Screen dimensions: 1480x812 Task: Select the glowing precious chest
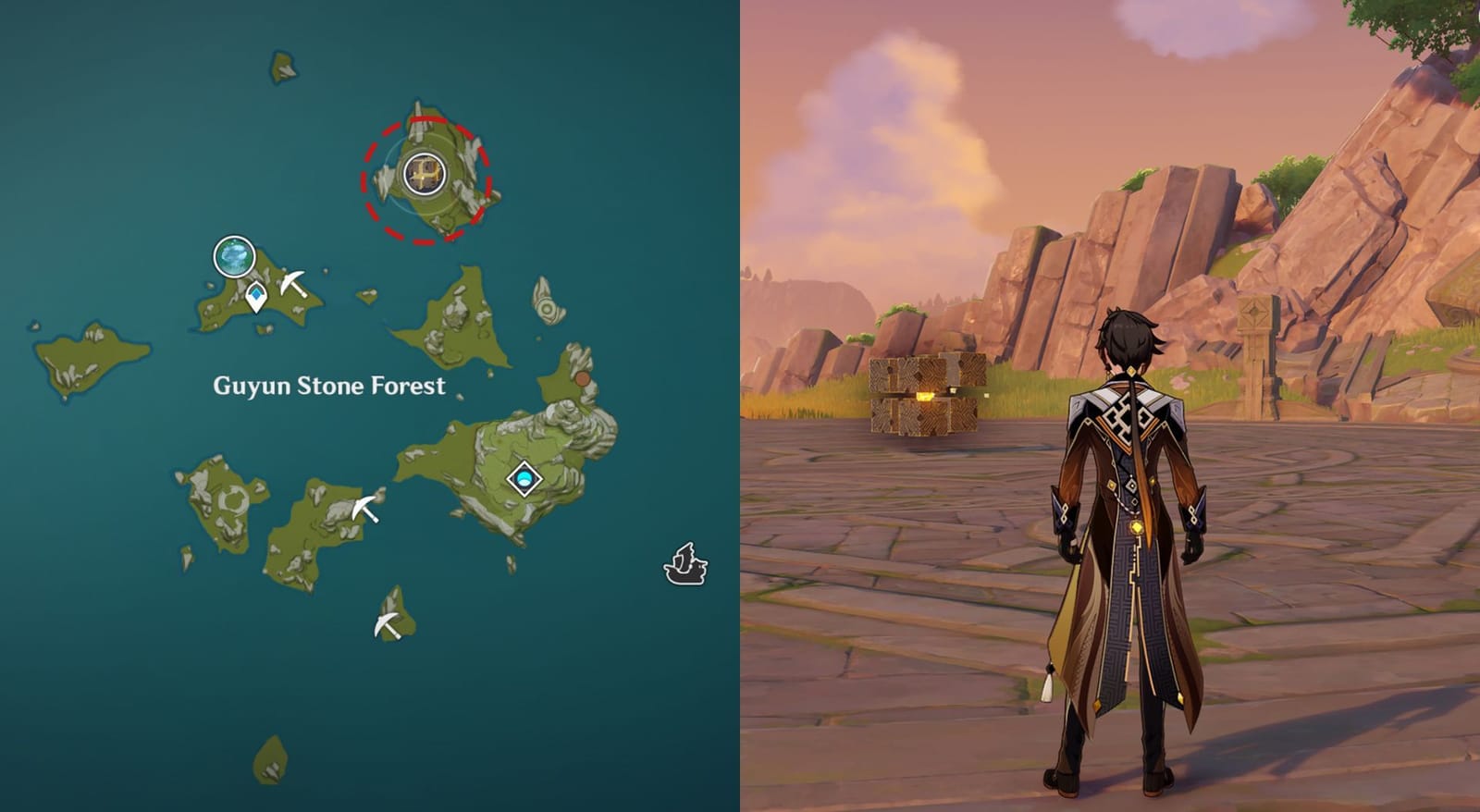pyautogui.click(x=925, y=393)
